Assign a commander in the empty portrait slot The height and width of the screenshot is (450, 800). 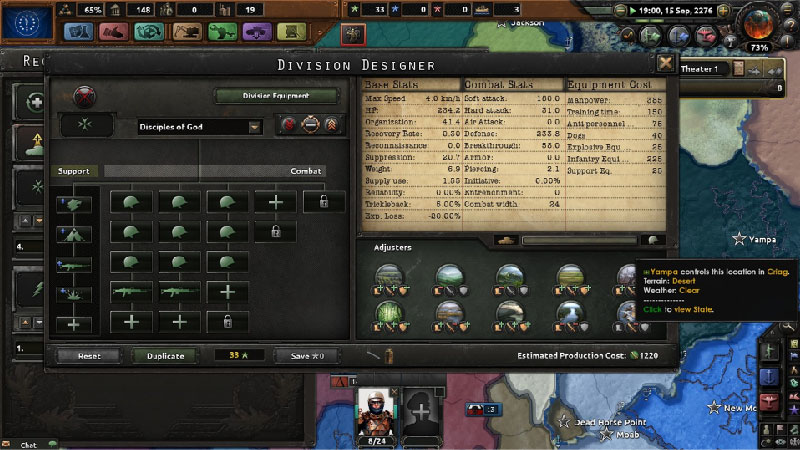pos(421,412)
